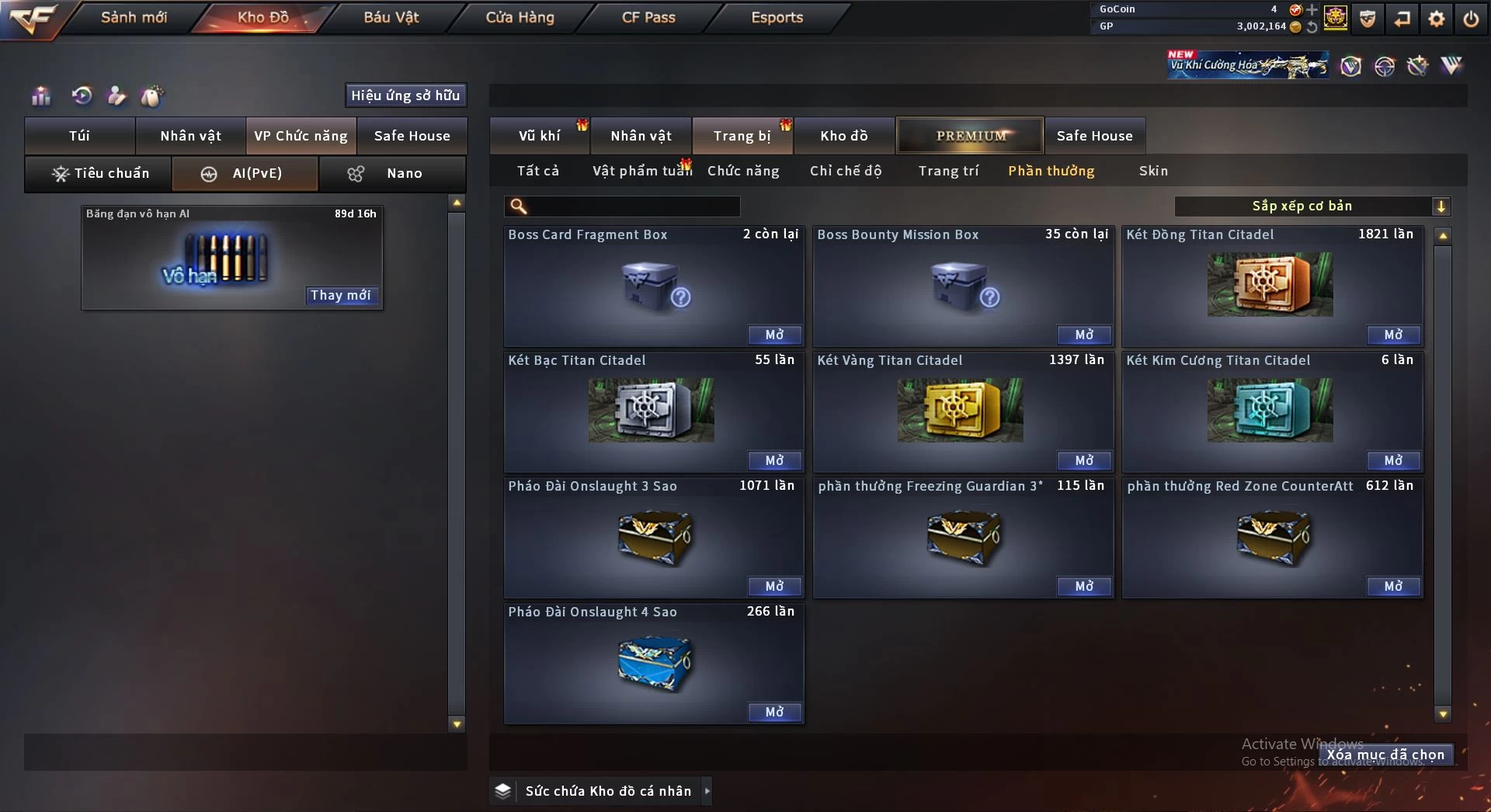Click the Hiệu ứng sở hữu button
Image resolution: width=1491 pixels, height=812 pixels.
(x=405, y=95)
